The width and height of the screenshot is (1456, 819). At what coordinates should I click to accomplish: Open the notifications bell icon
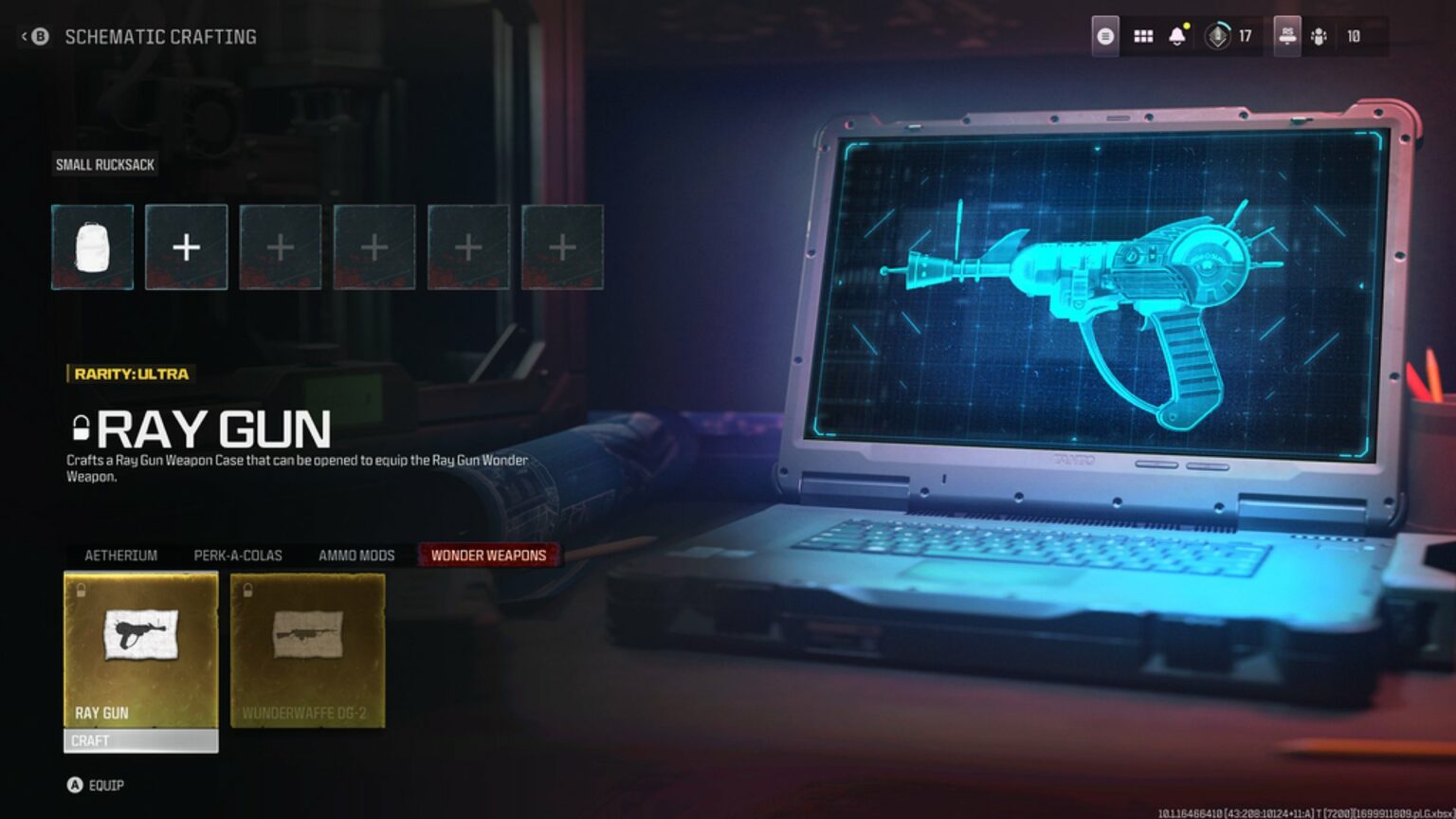(1178, 36)
